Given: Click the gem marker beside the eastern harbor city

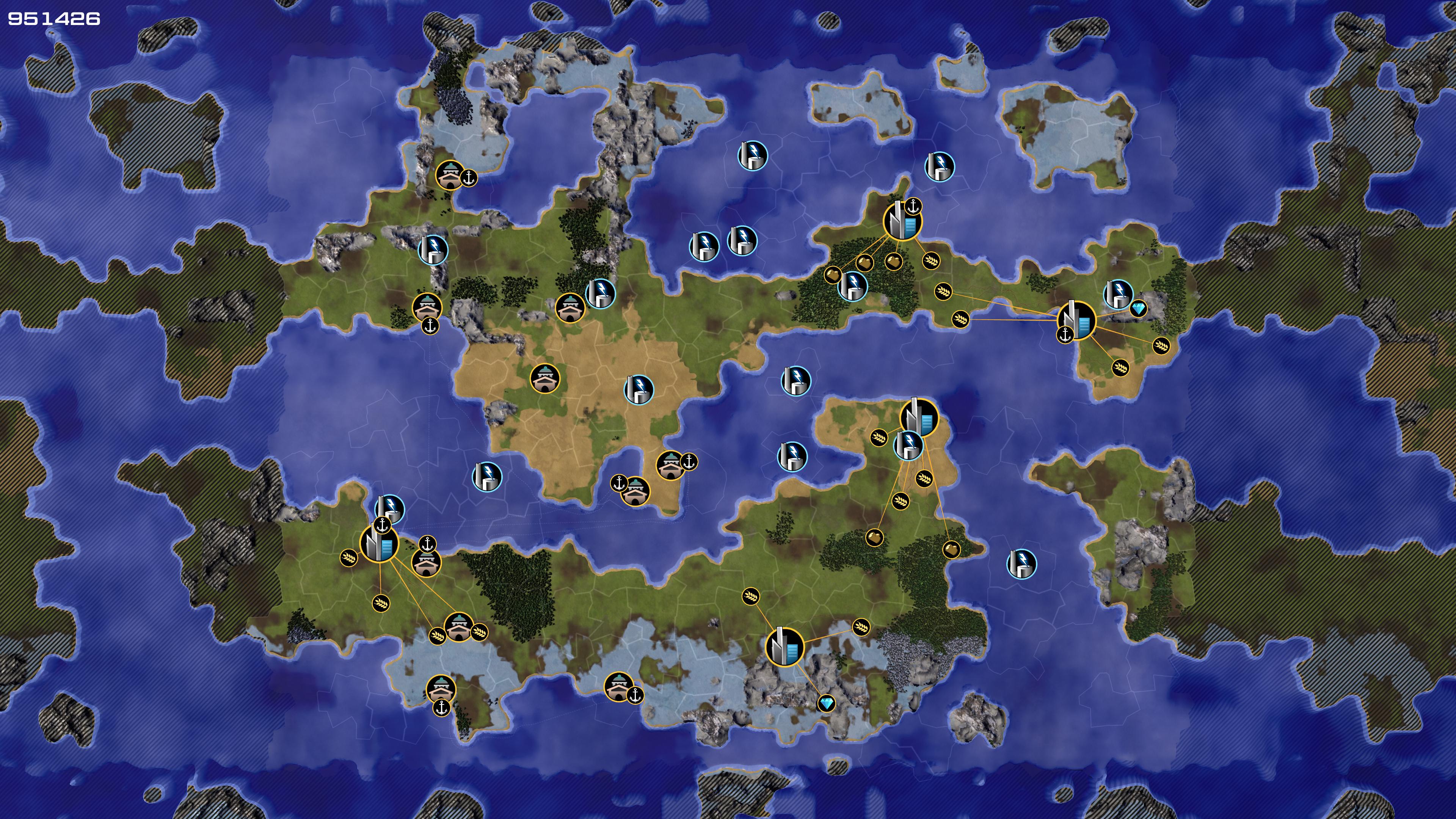Looking at the screenshot, I should click(x=1138, y=309).
